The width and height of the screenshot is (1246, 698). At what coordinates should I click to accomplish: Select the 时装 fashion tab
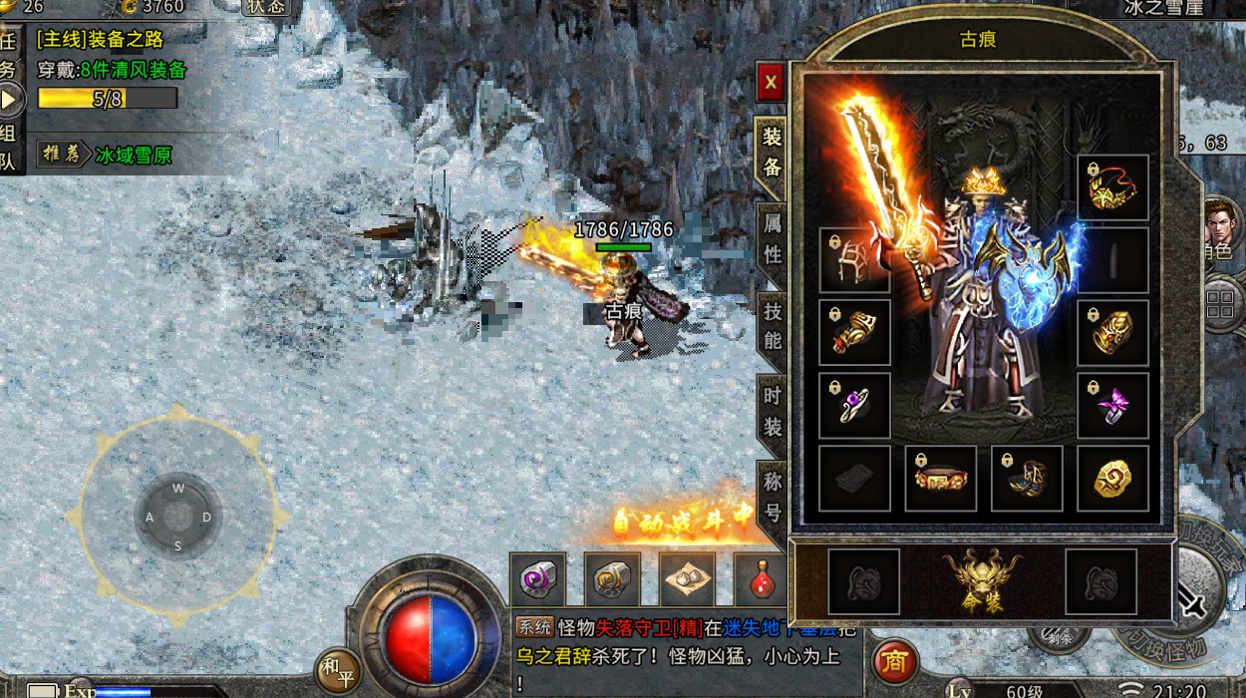(772, 410)
